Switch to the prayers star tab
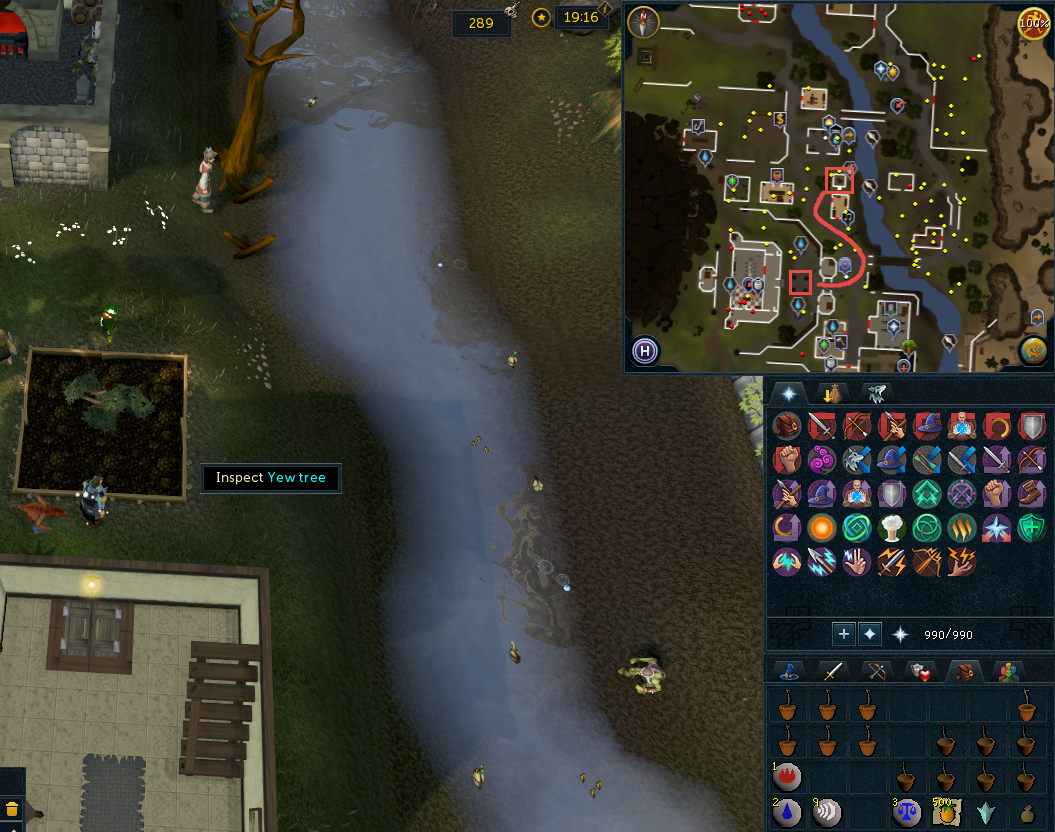 [788, 393]
